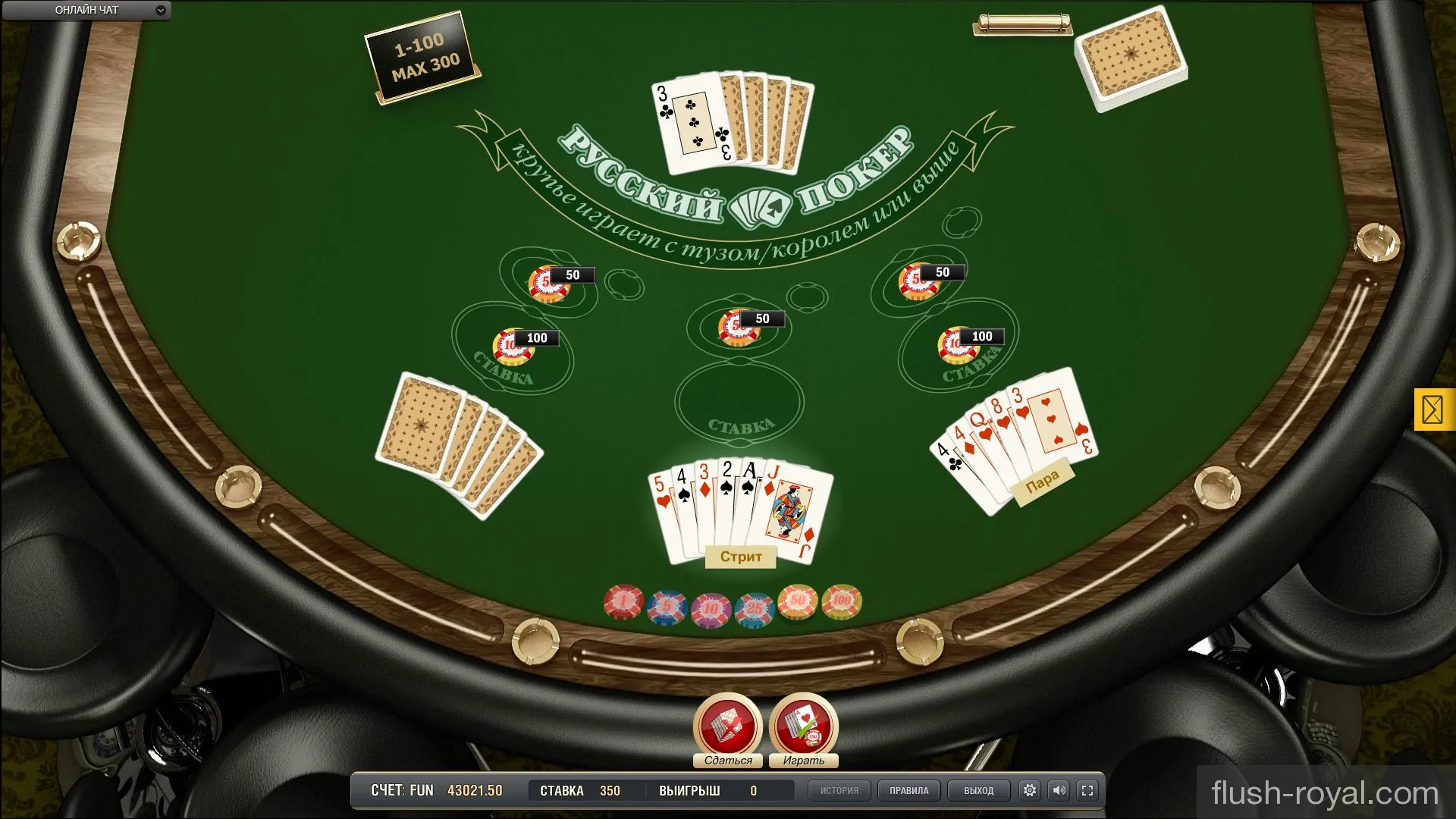
Task: Click the Стрит hand label on player cards
Action: (739, 557)
